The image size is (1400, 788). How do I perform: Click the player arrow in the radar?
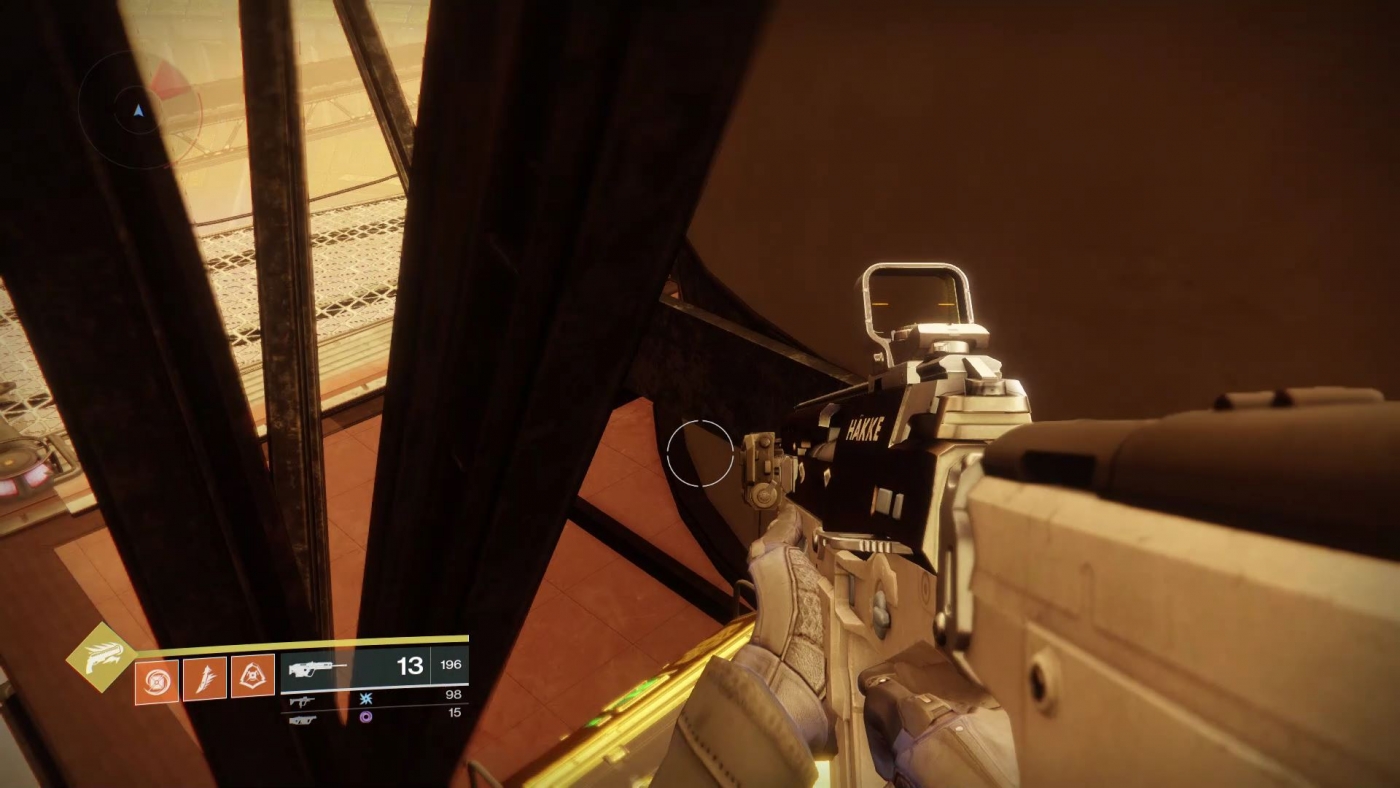click(x=138, y=111)
